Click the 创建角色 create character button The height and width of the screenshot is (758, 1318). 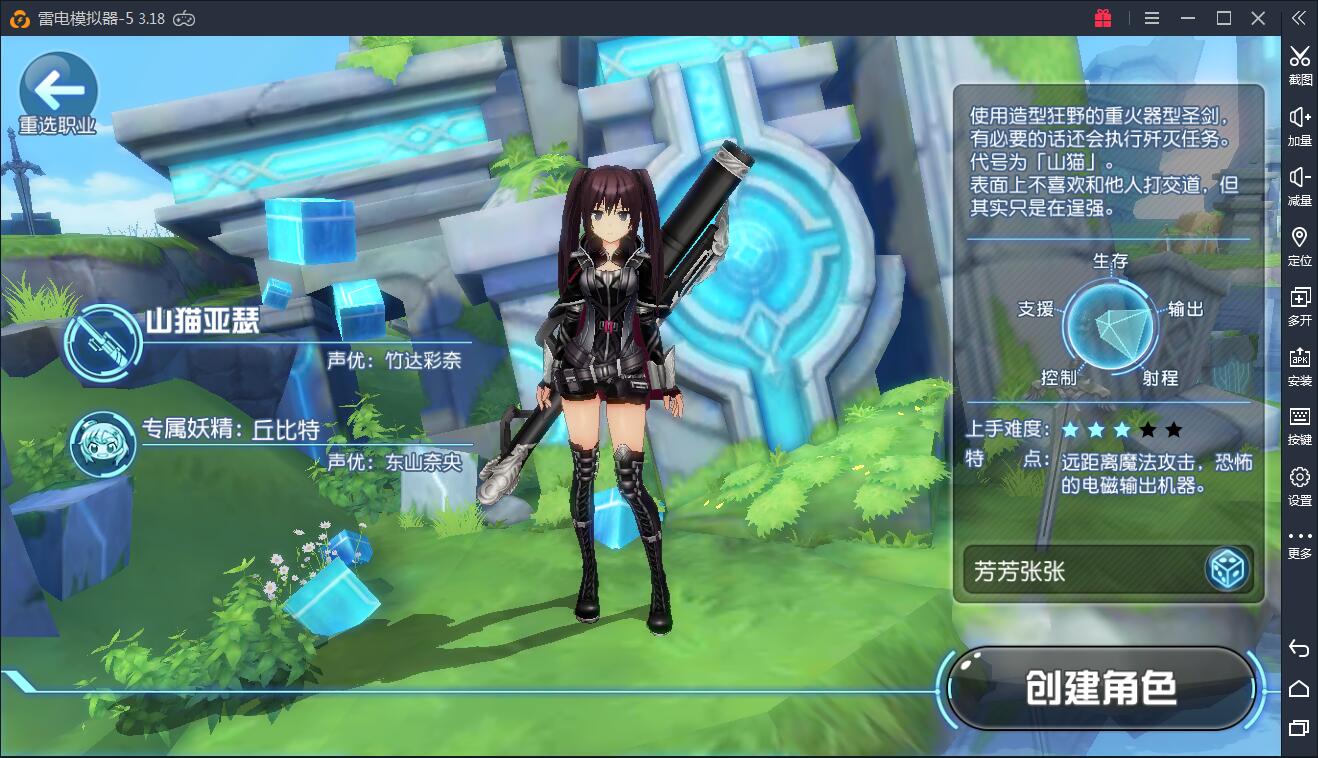(1100, 688)
